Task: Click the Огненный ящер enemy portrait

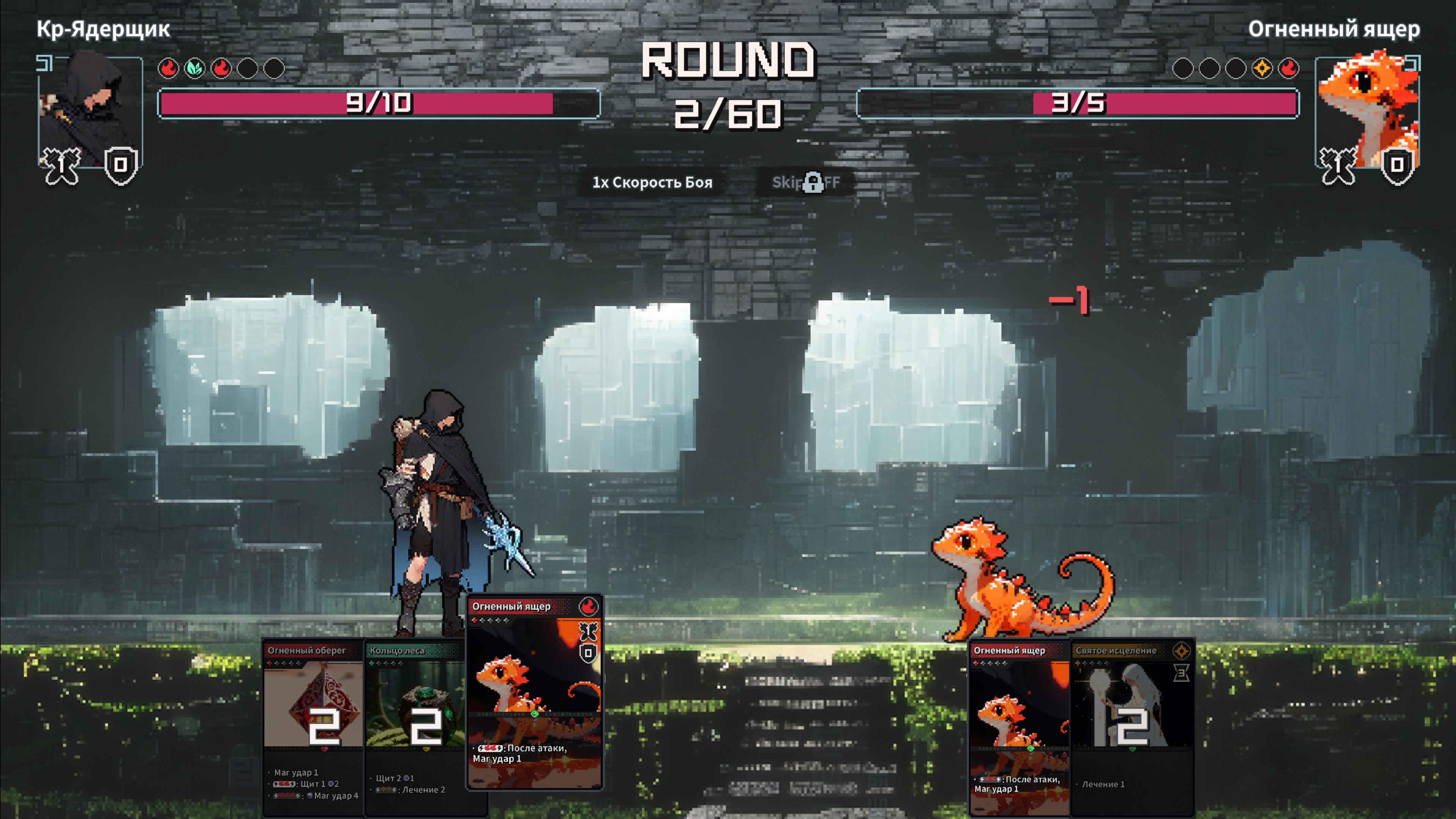Action: coord(1367,110)
